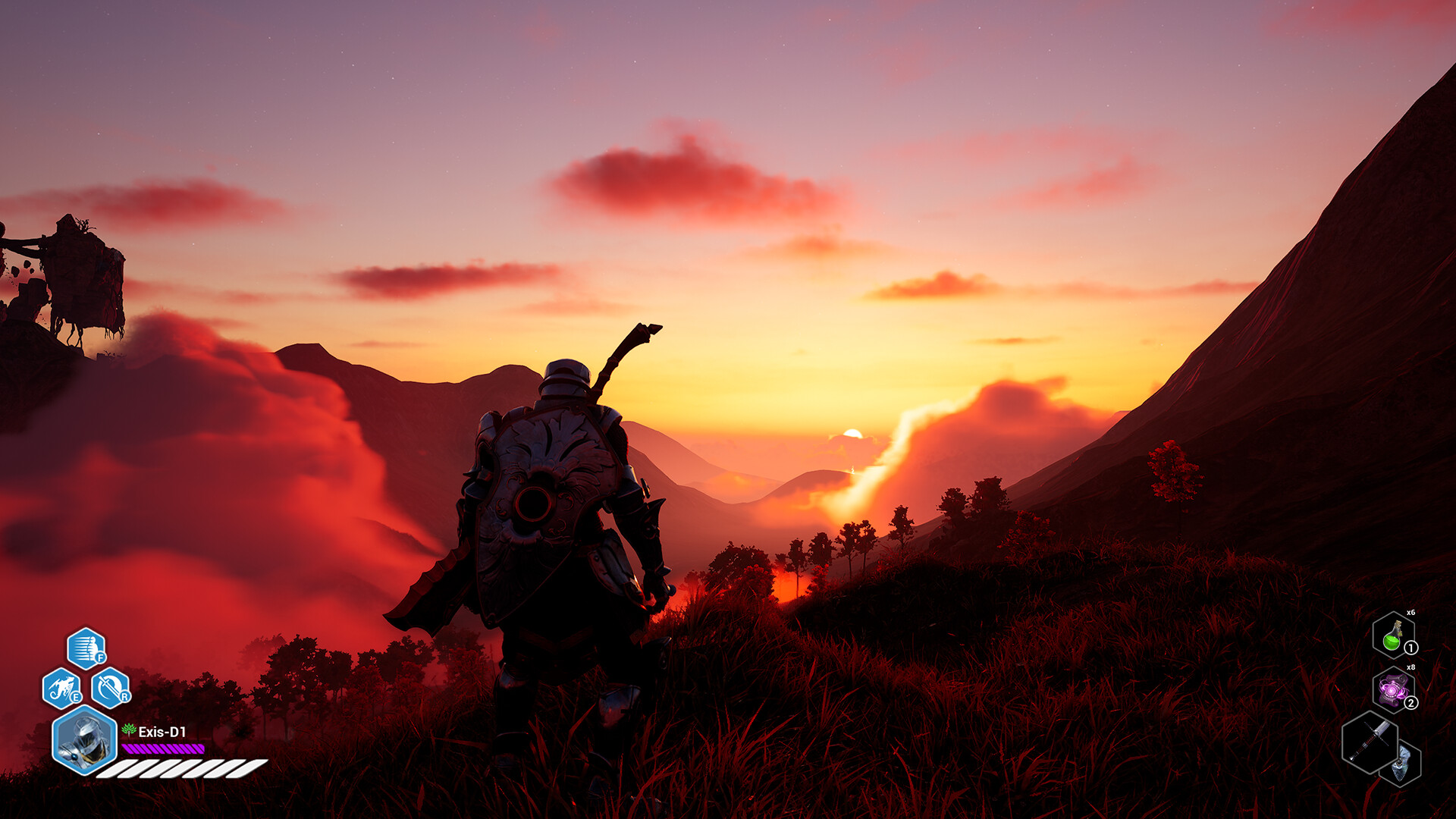The height and width of the screenshot is (819, 1456).
Task: Click the F keybind badge on the dash skill
Action: (100, 657)
